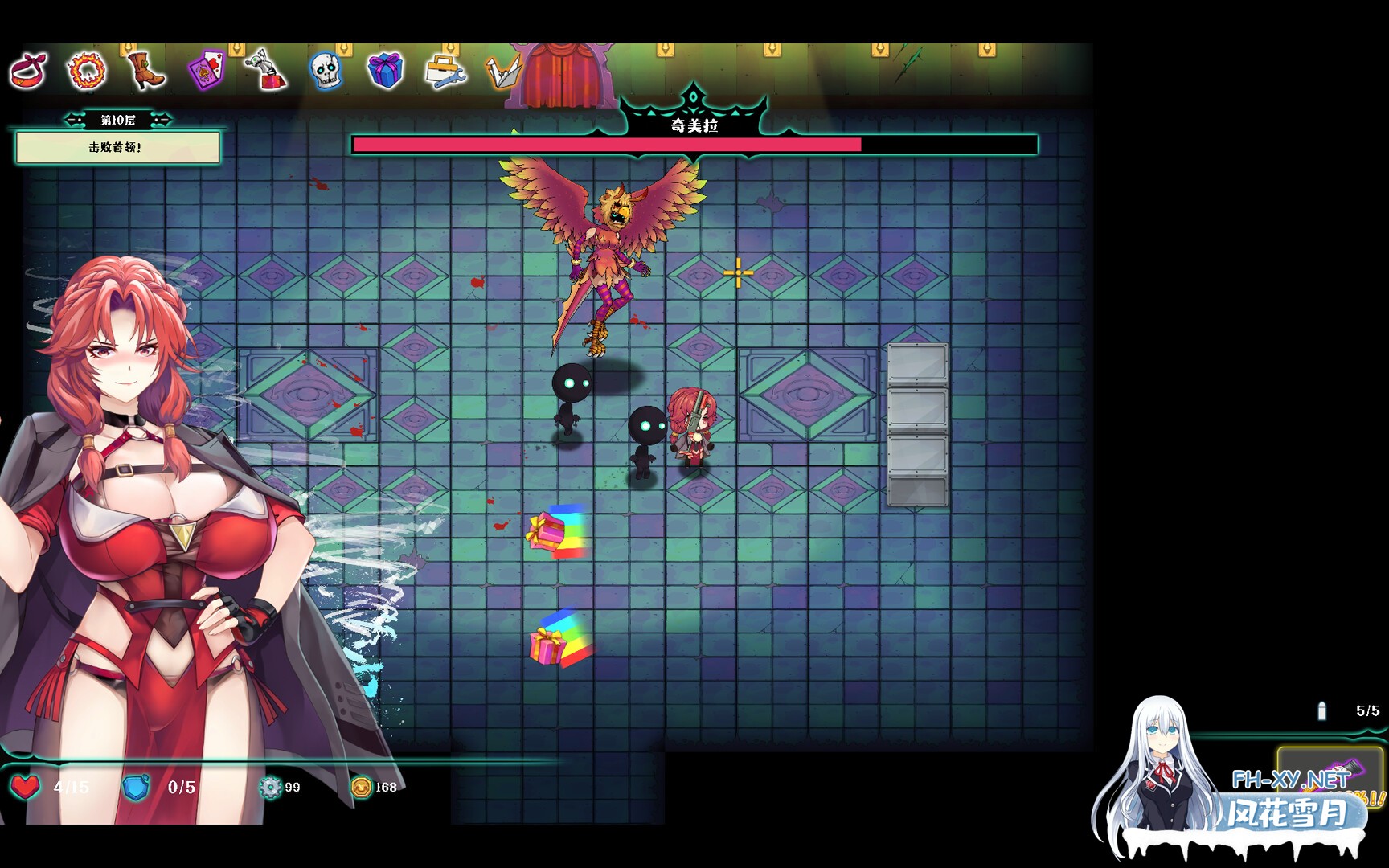The height and width of the screenshot is (868, 1389).
Task: Click the FH-XY.NET watermark logo
Action: 1290,779
